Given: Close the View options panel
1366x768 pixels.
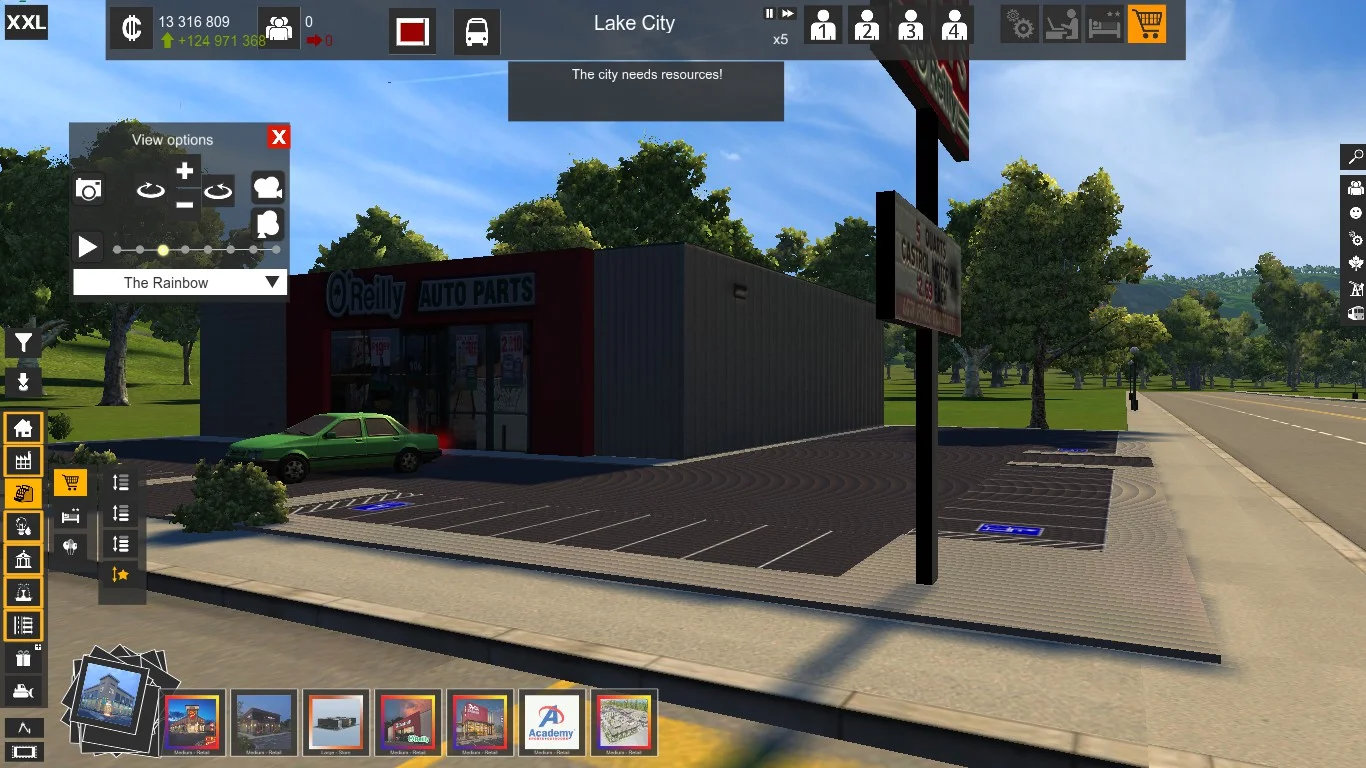Looking at the screenshot, I should pos(279,138).
